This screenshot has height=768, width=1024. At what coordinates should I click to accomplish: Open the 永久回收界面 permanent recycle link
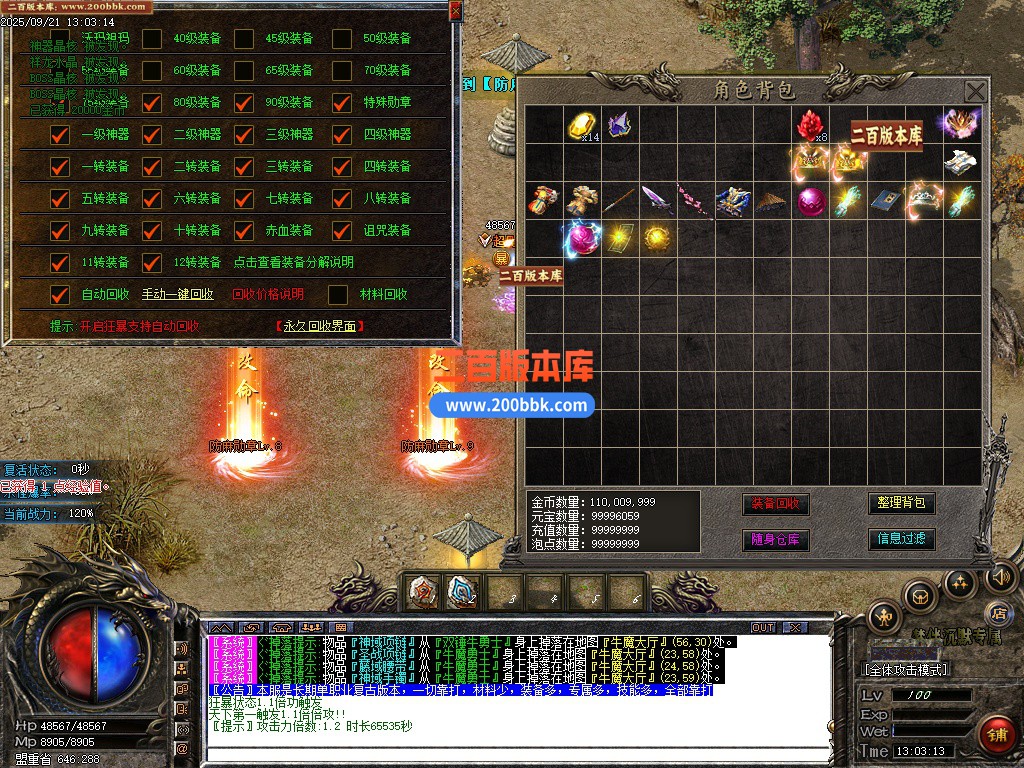320,326
